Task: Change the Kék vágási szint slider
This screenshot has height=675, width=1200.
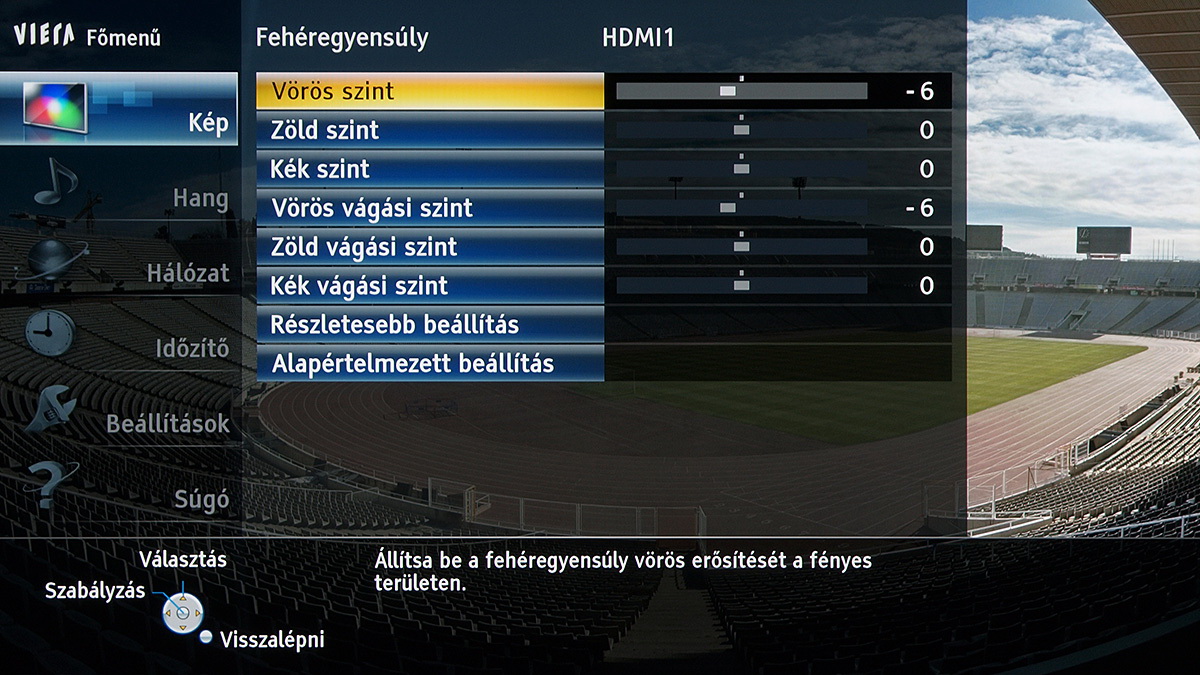Action: 741,286
